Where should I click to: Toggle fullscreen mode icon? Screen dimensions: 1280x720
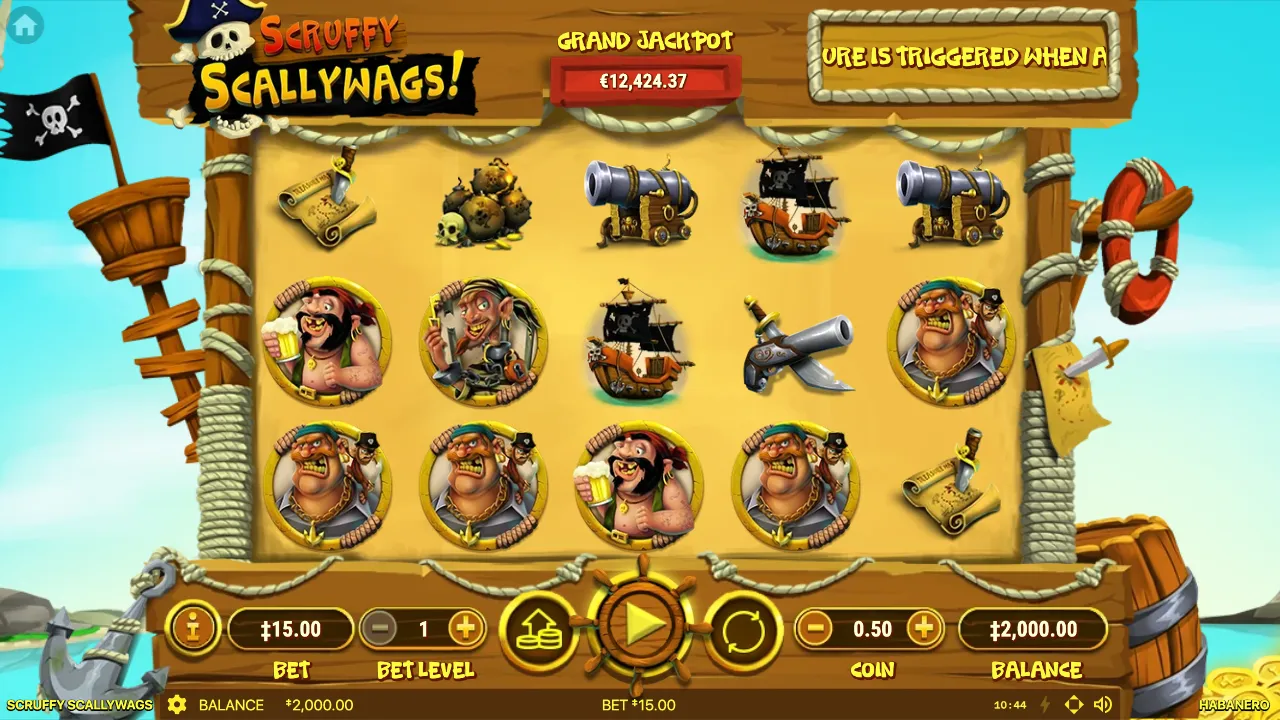point(1074,705)
